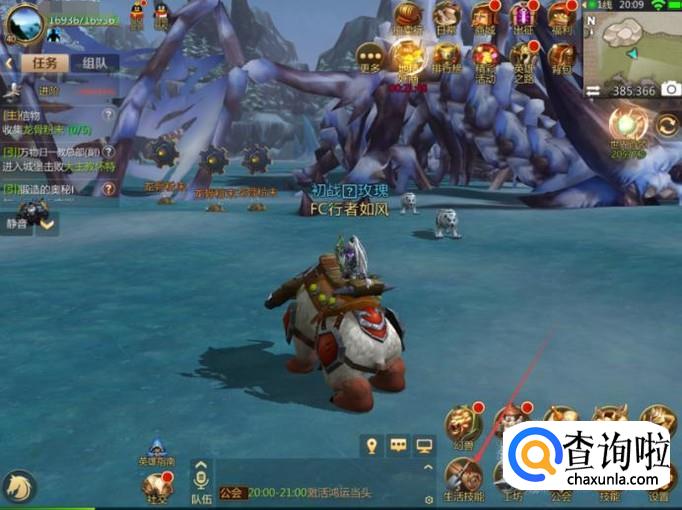Open the 日程 schedule icon
Viewport: 682px width, 510px height.
point(445,18)
